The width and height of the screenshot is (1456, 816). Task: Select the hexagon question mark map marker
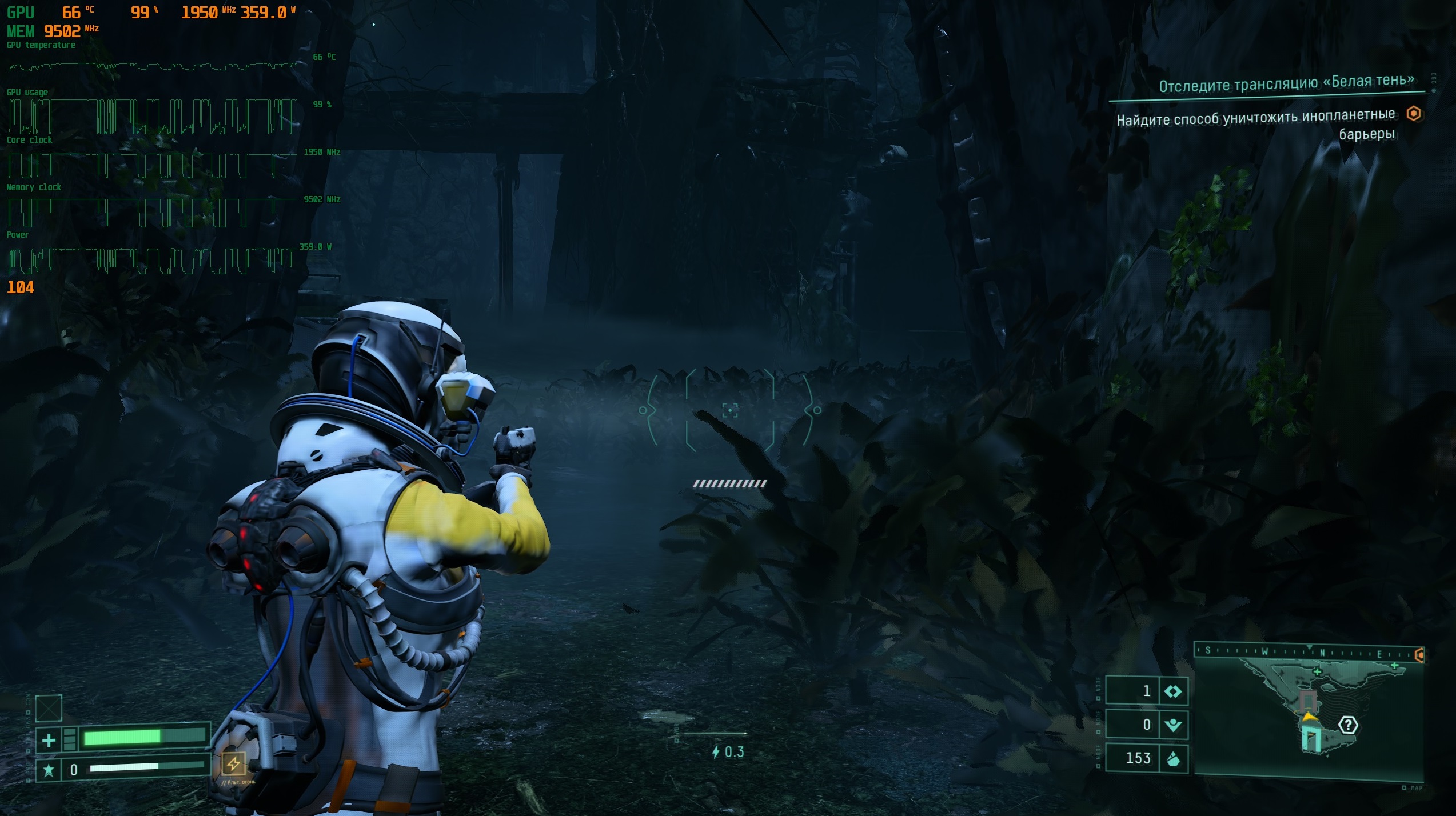point(1348,726)
